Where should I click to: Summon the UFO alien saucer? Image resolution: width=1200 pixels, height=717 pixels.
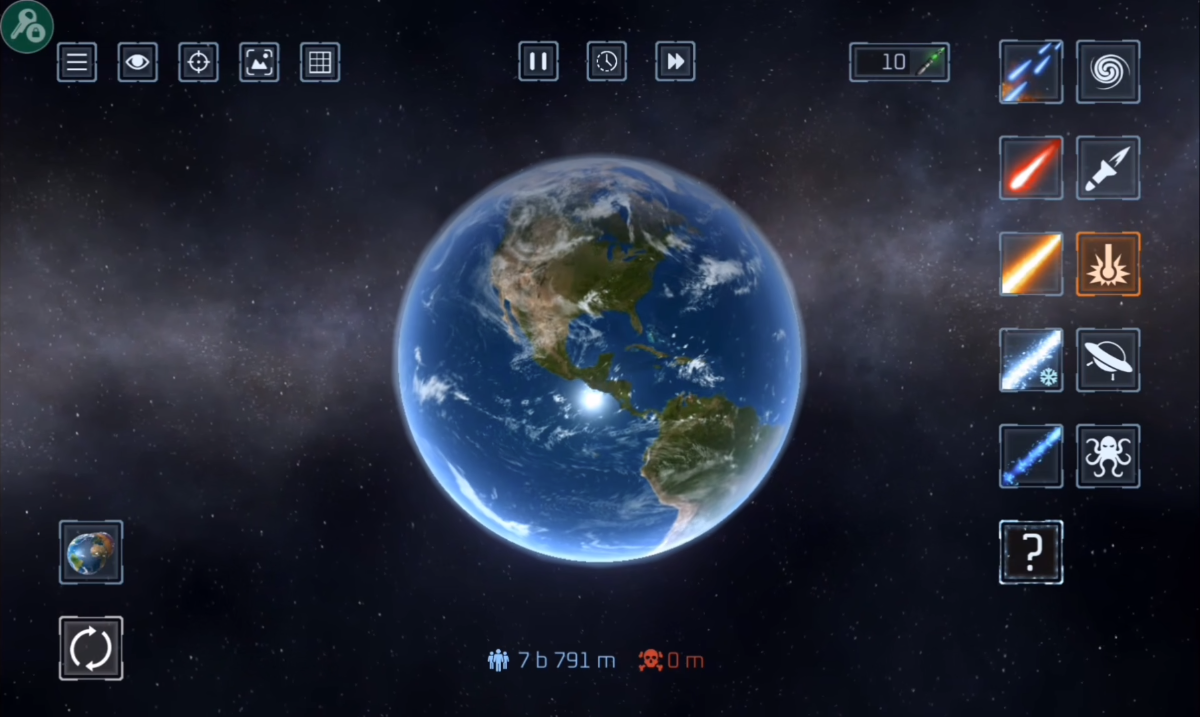tap(1108, 360)
